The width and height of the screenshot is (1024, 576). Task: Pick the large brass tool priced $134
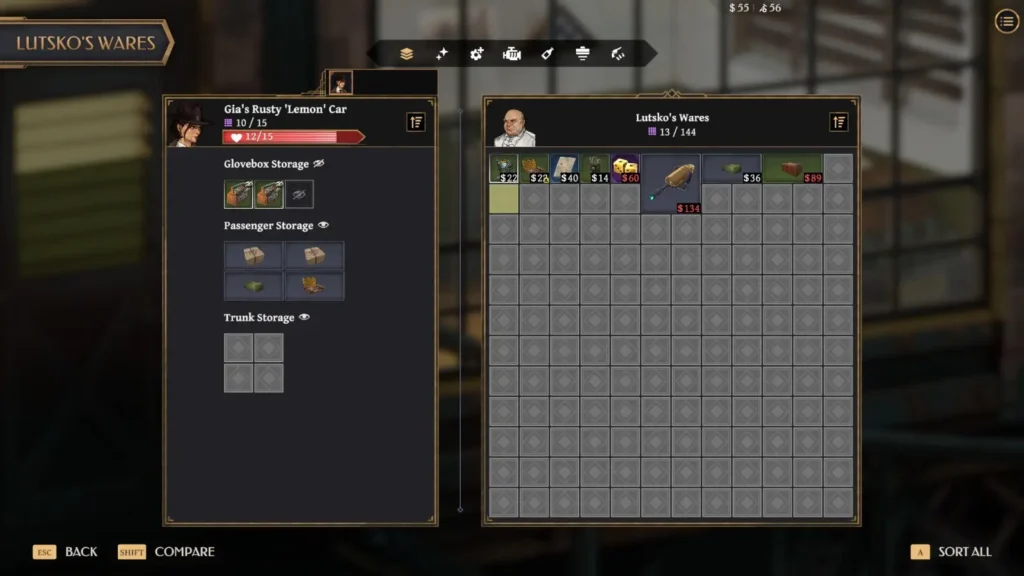tap(671, 183)
